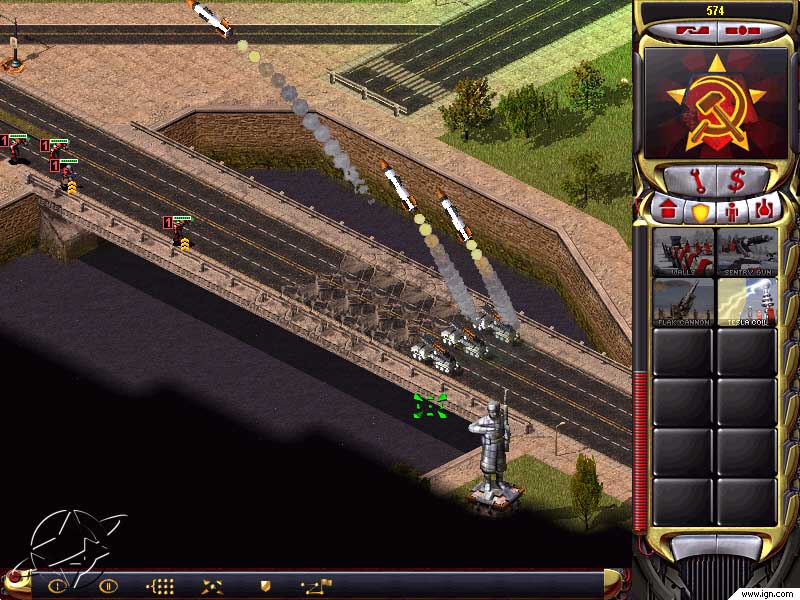This screenshot has width=800, height=600.
Task: Click the shield guard command button
Action: pyautogui.click(x=265, y=586)
